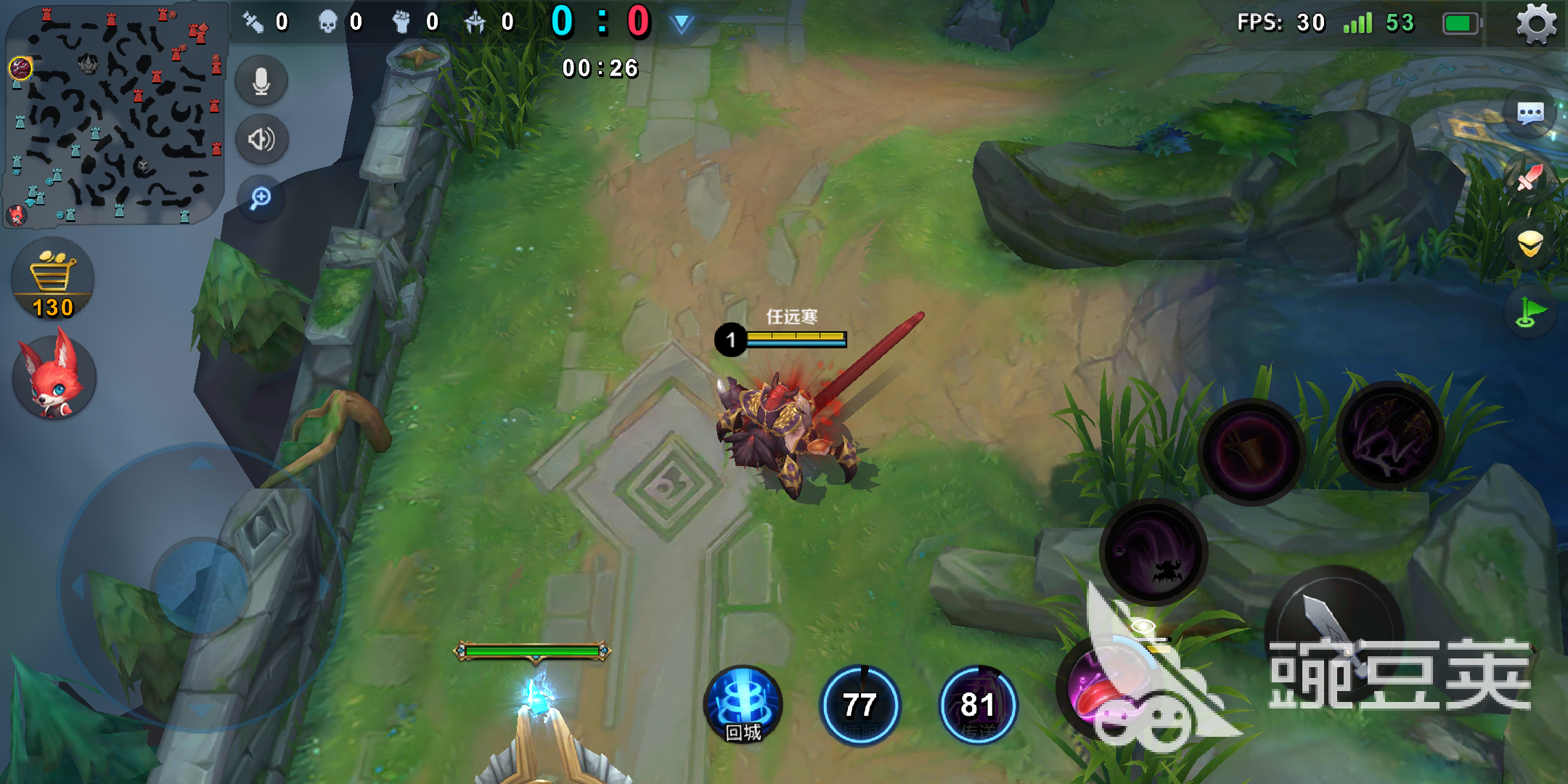Activate the sword basic attack button
The height and width of the screenshot is (784, 1568).
click(x=1334, y=632)
